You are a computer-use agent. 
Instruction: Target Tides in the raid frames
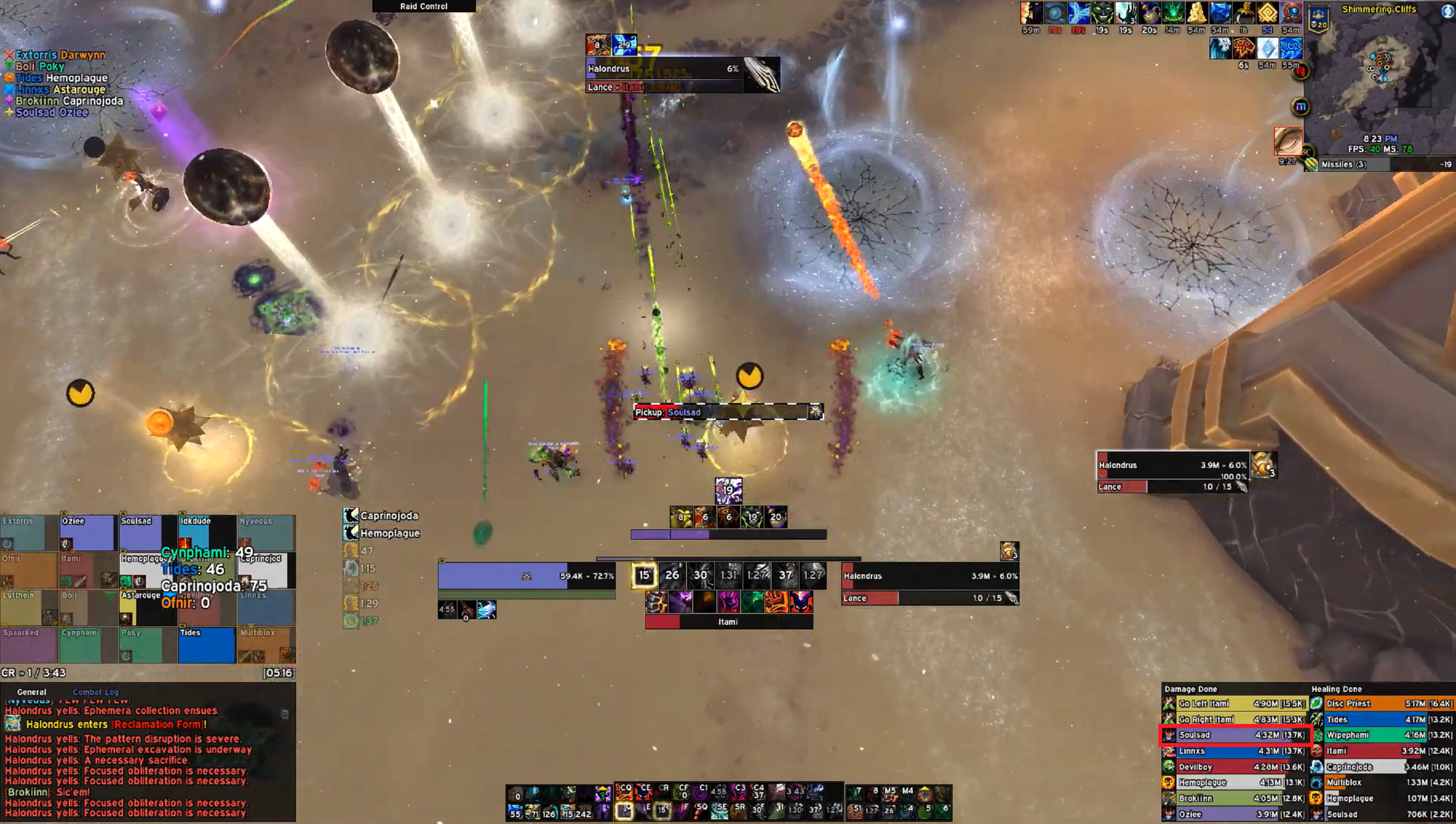coord(206,644)
